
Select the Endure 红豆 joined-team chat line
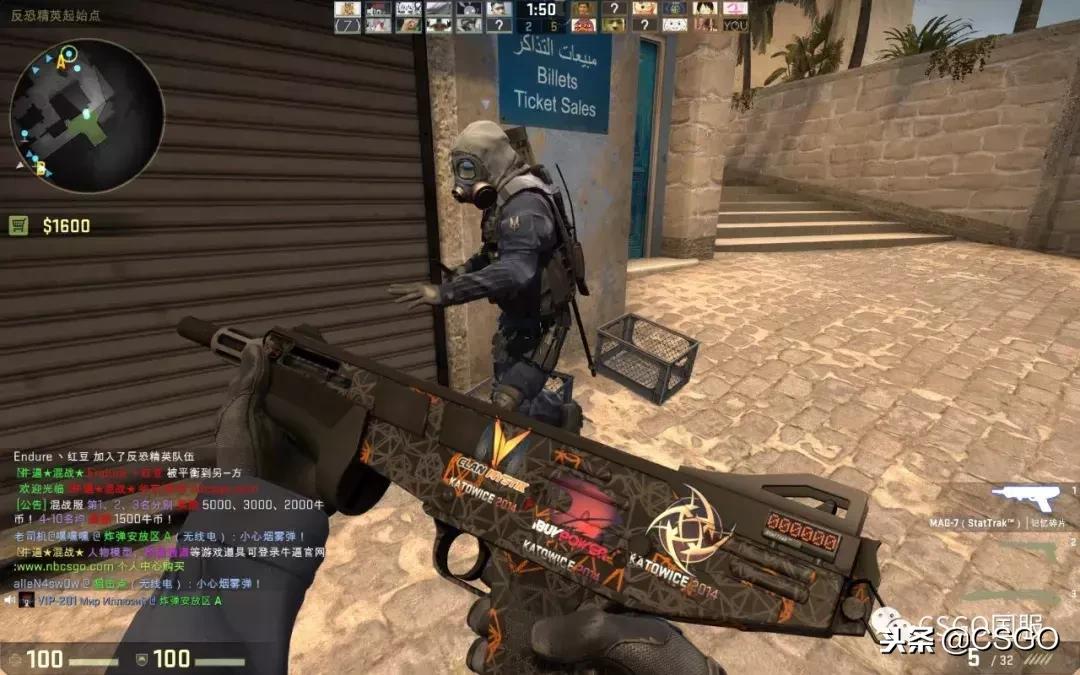point(102,456)
